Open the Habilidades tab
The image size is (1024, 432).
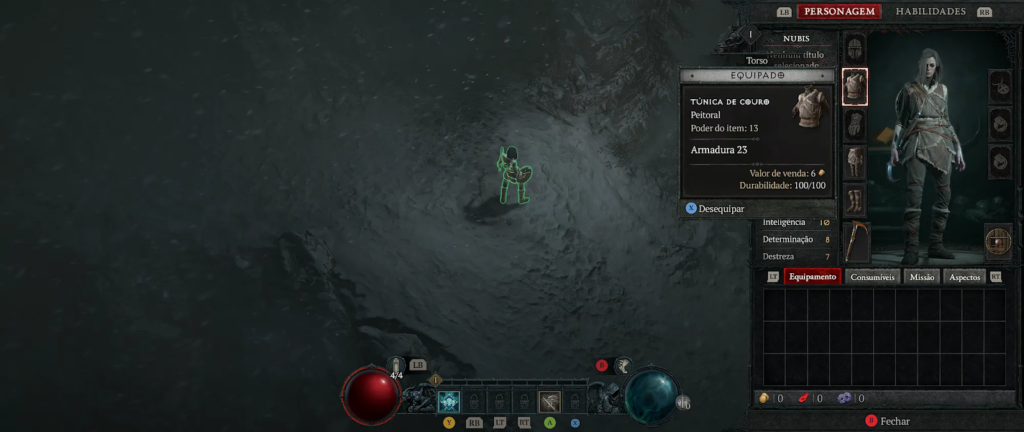point(930,12)
